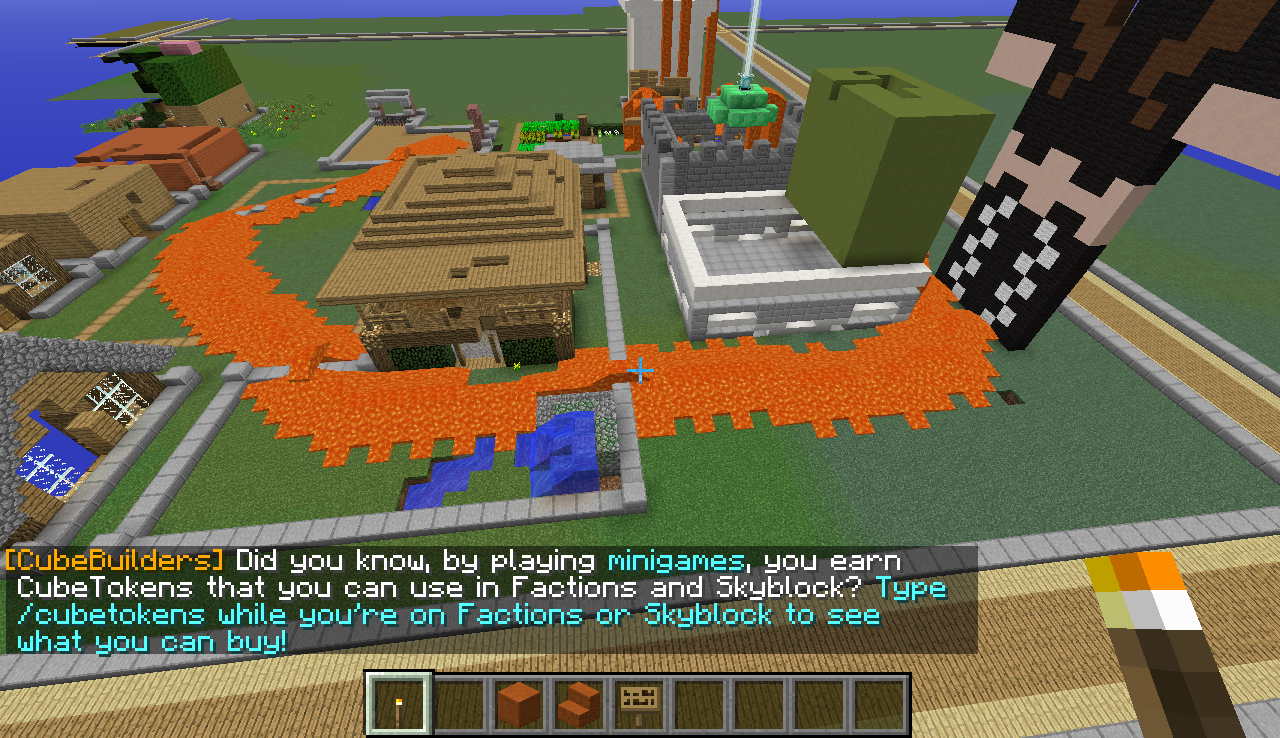The width and height of the screenshot is (1280, 738).
Task: Select the orange plank block slot
Action: point(519,704)
